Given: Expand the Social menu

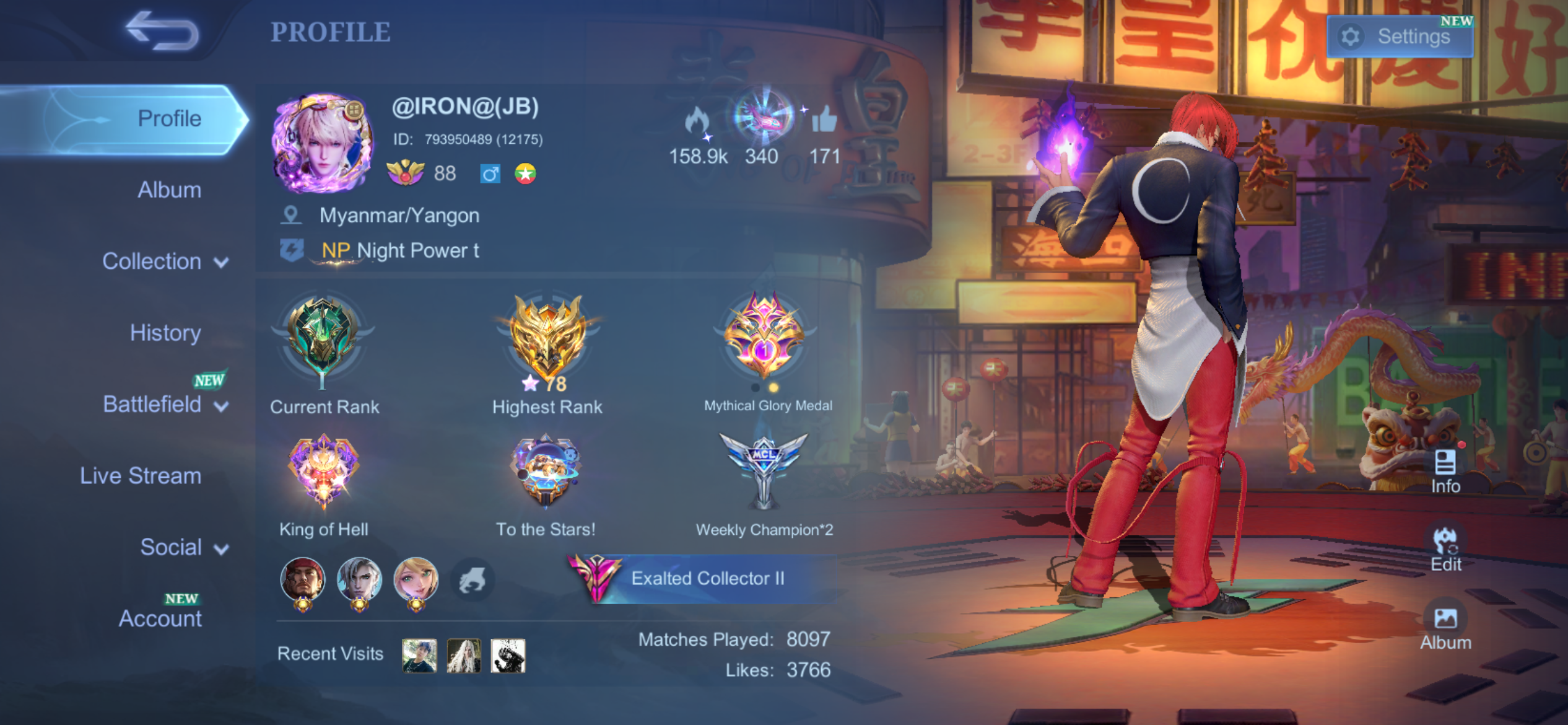Looking at the screenshot, I should (183, 548).
